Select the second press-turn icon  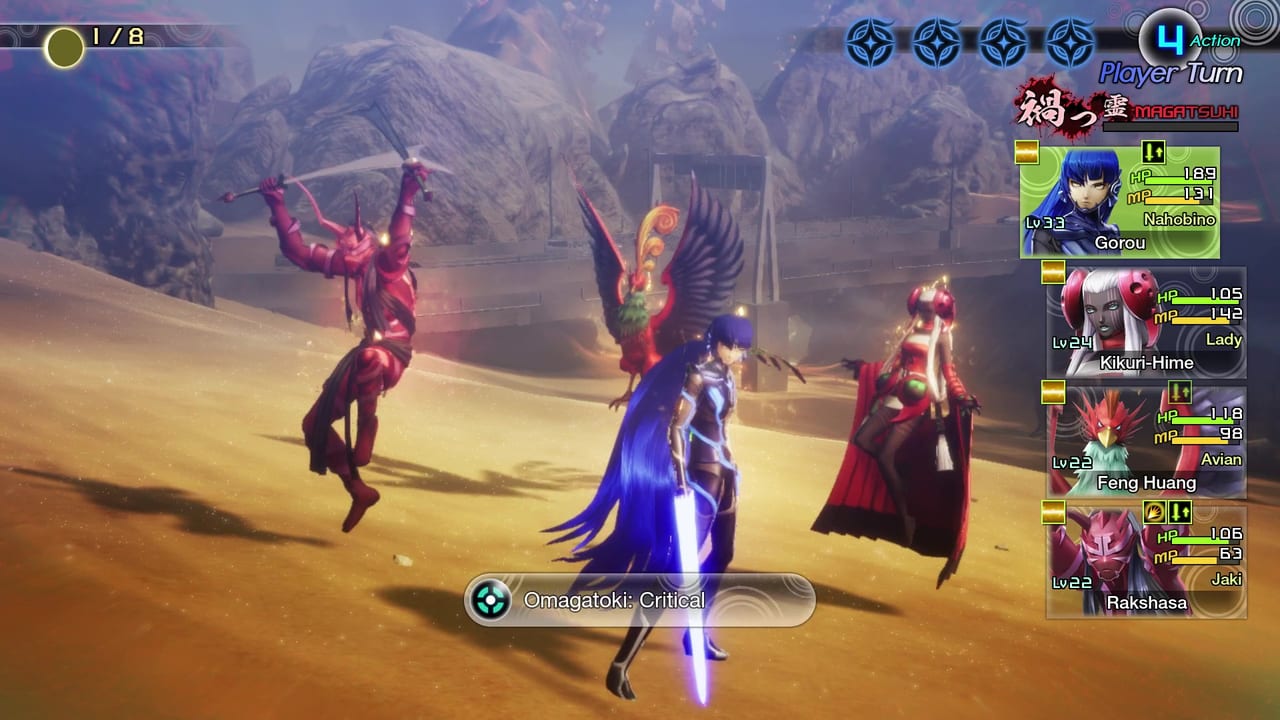[x=936, y=42]
